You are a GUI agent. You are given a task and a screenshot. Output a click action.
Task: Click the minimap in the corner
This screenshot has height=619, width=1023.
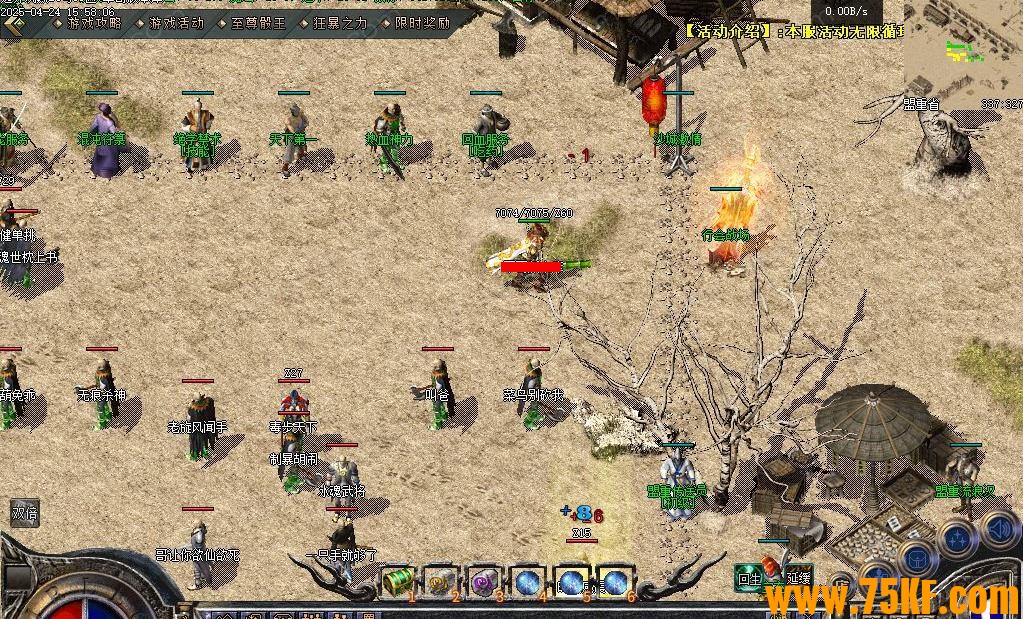[x=962, y=50]
